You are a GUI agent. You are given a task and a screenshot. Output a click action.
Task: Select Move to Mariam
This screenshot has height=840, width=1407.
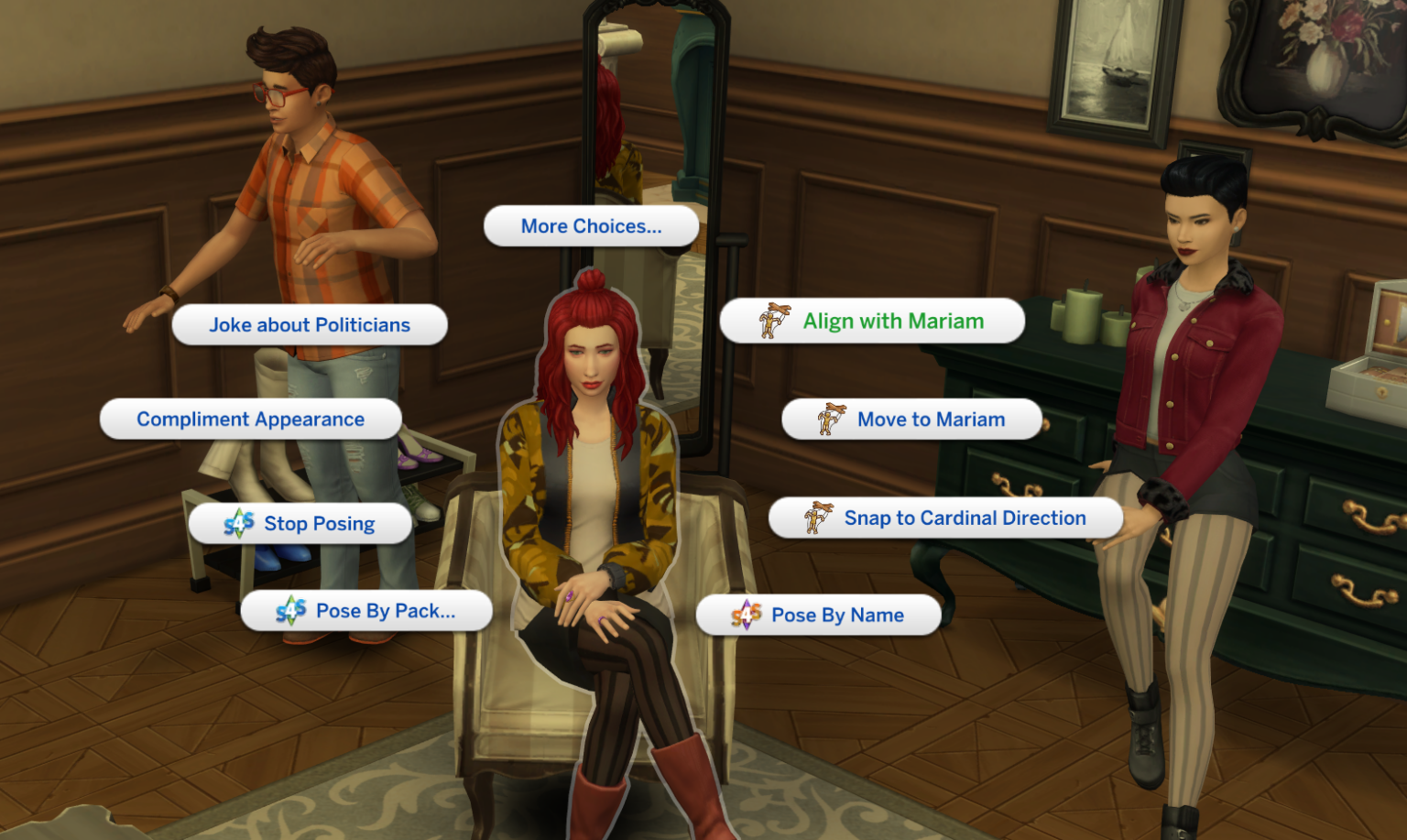(930, 419)
